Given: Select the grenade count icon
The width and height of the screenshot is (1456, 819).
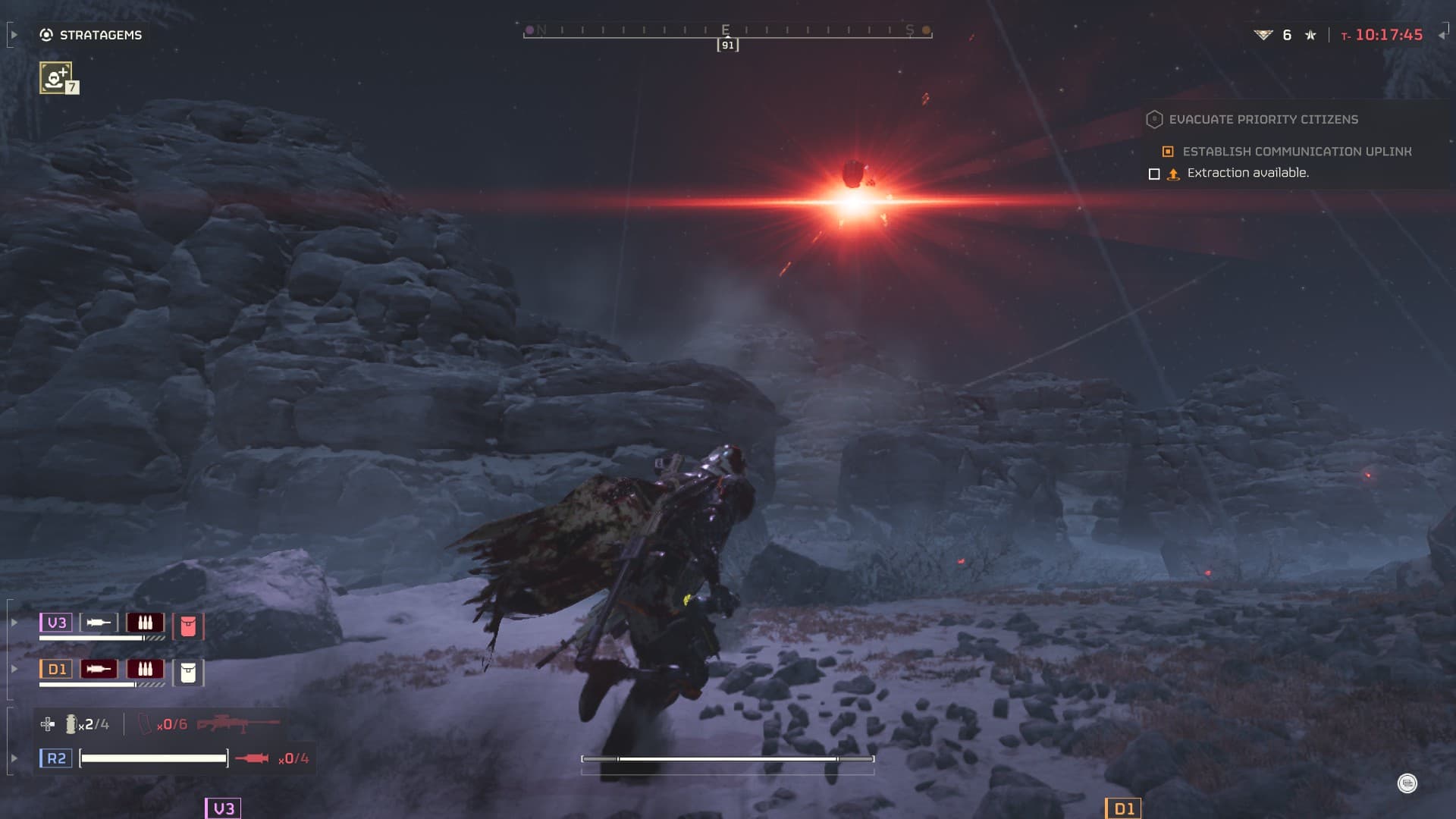Looking at the screenshot, I should [71, 725].
